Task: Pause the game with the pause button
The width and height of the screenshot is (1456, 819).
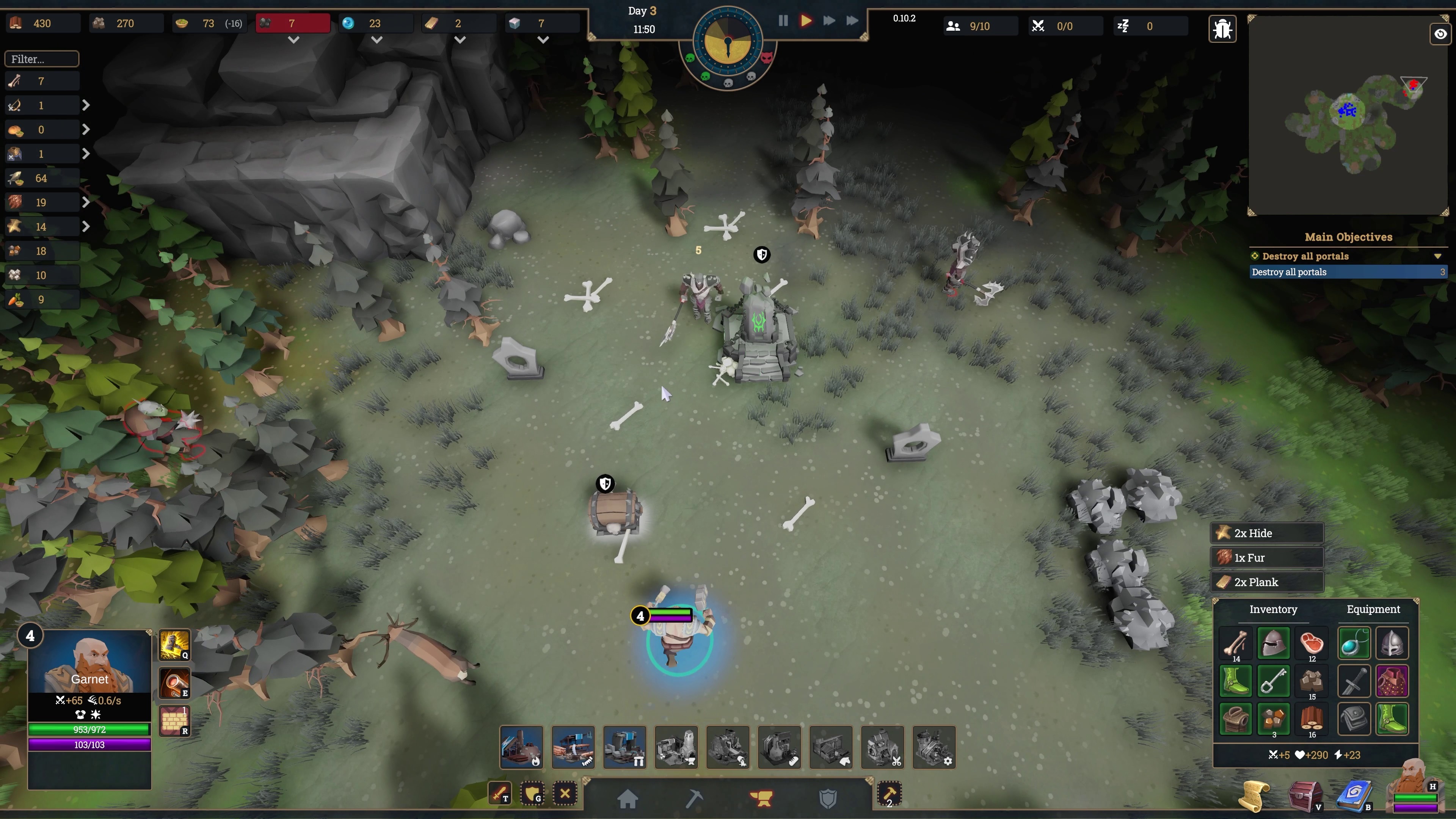Action: 783,21
